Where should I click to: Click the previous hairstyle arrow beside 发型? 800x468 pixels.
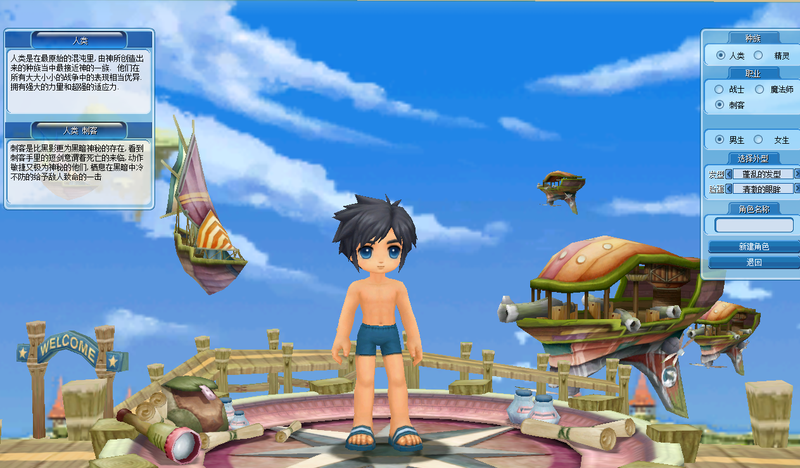[x=729, y=174]
